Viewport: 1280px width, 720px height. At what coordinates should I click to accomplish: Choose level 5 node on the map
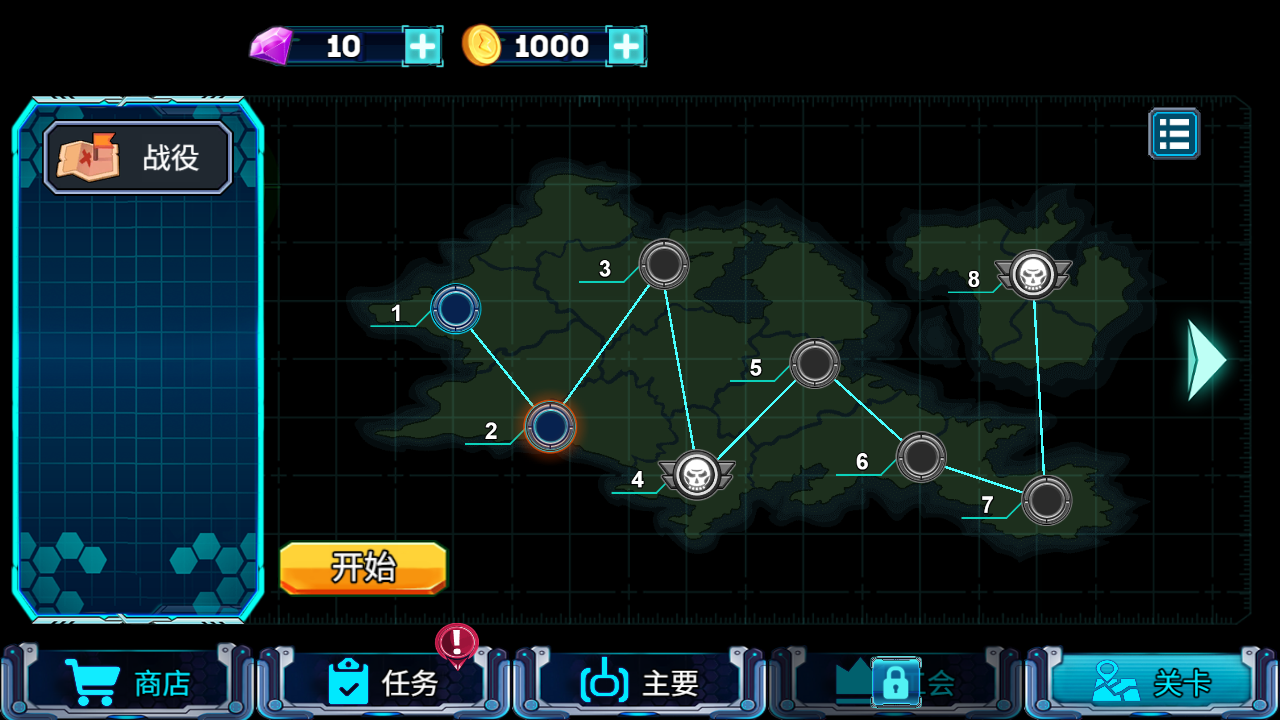click(815, 363)
